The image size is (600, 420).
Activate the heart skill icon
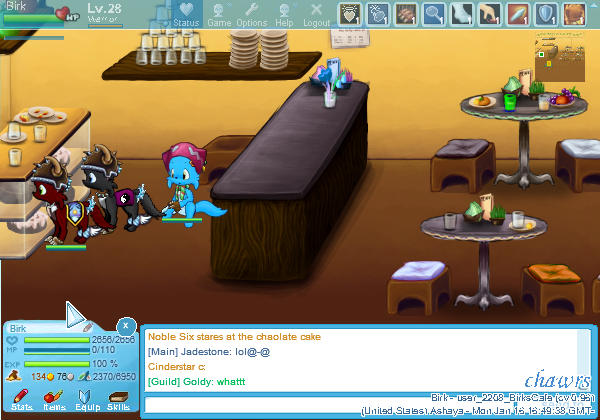pyautogui.click(x=349, y=13)
